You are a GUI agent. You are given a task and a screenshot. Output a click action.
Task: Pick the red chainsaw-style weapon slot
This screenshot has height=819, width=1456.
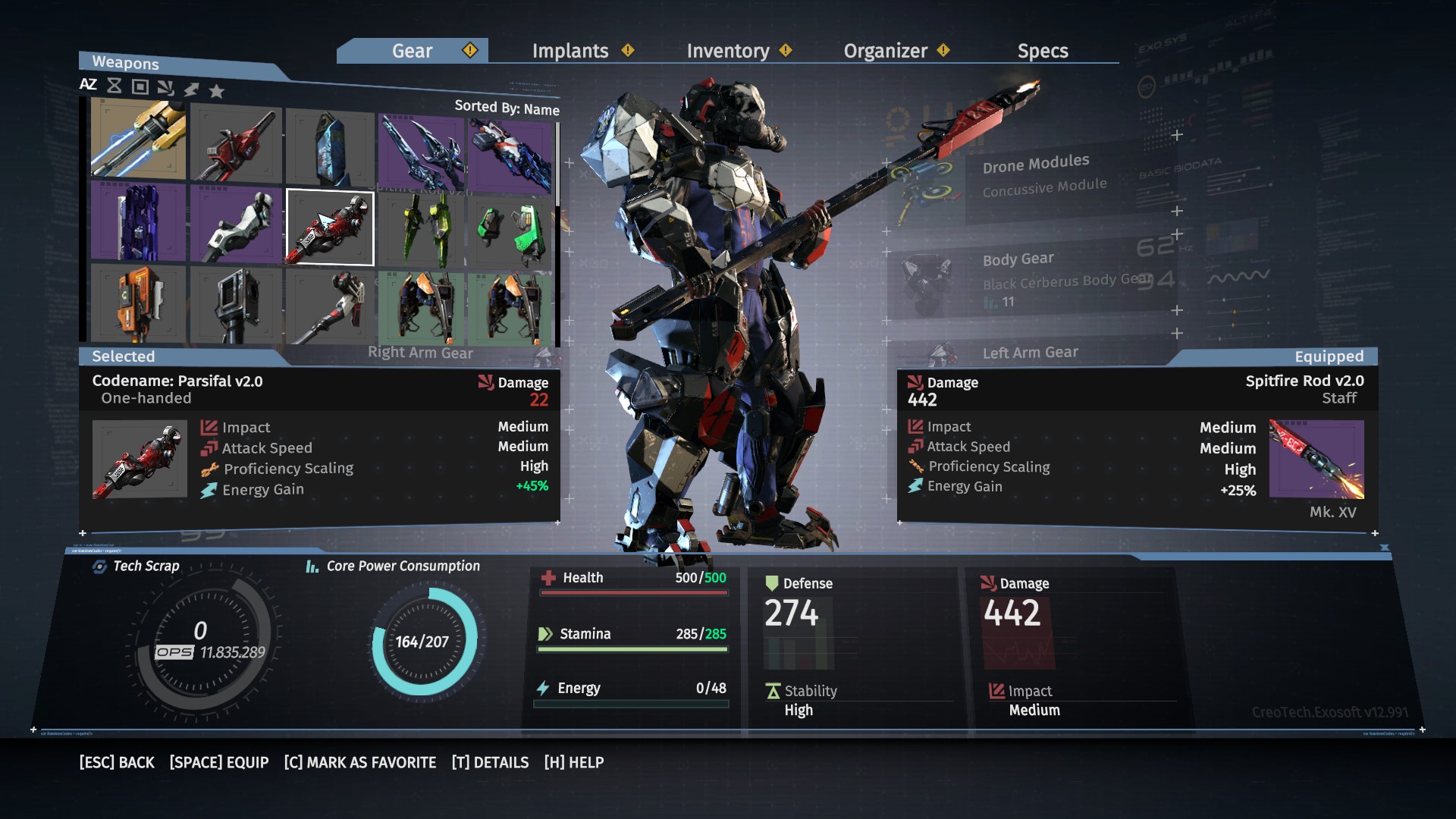click(236, 144)
